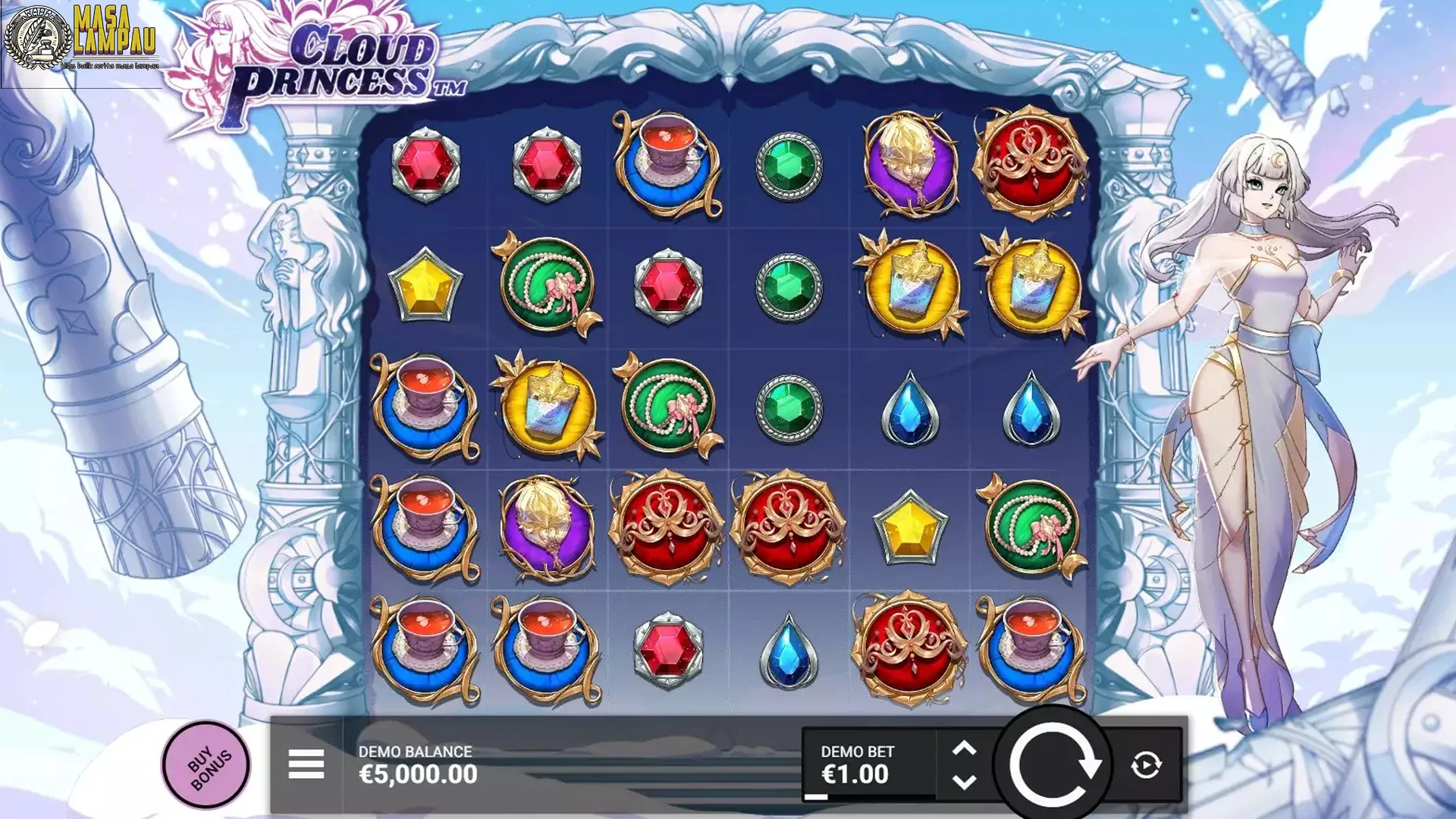Open the Buy Bonus menu
This screenshot has height=819, width=1456.
[x=206, y=764]
